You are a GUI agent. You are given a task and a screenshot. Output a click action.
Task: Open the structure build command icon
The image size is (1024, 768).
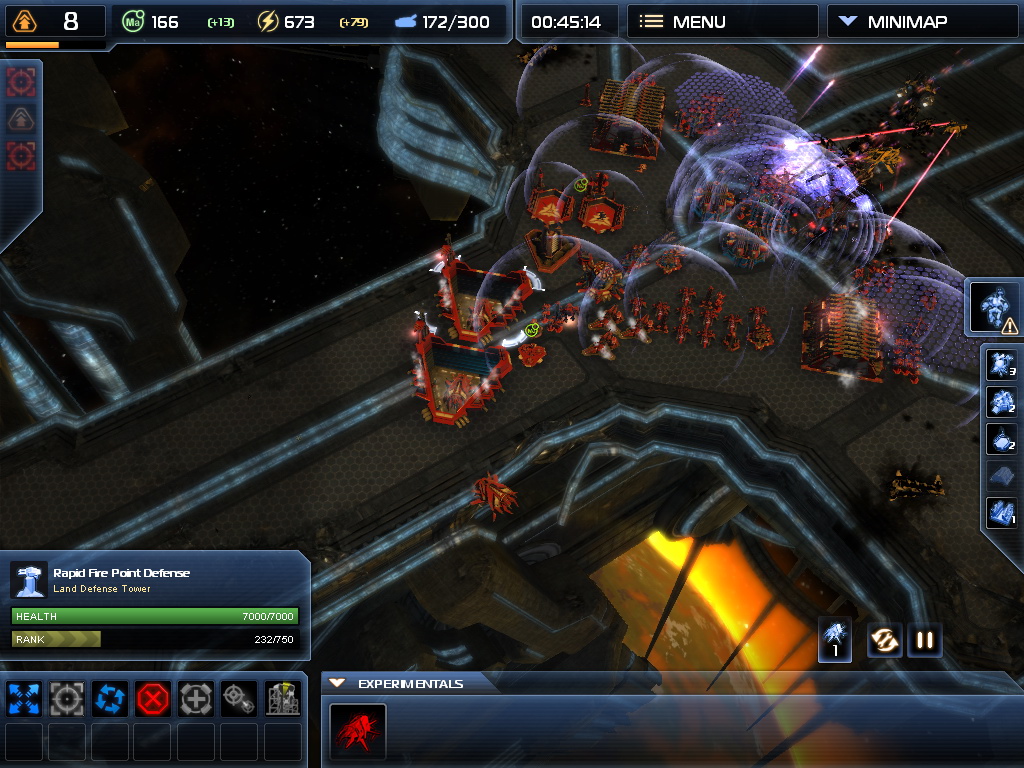click(283, 698)
